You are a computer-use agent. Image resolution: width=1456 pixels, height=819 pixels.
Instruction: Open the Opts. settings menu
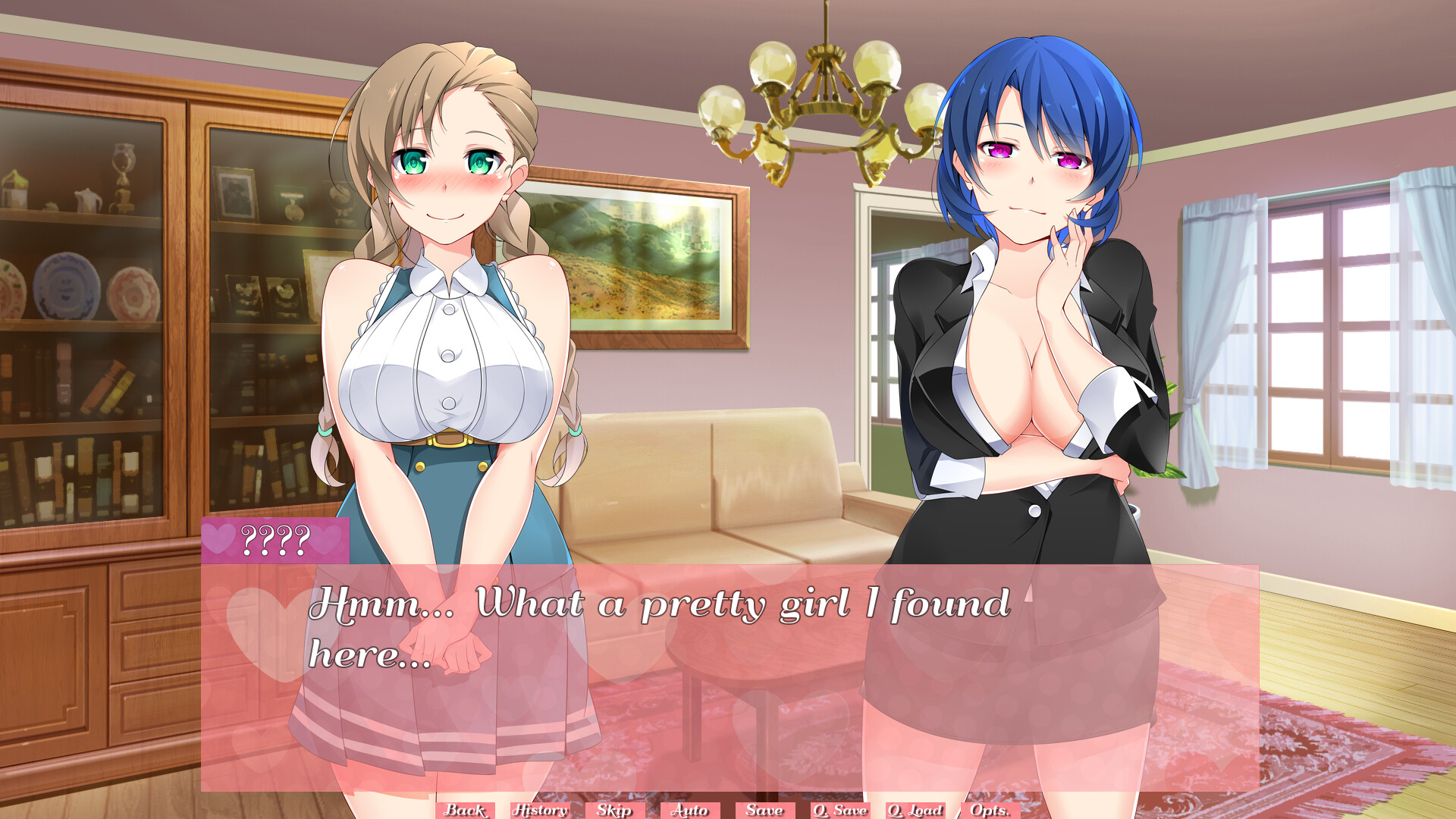click(x=990, y=810)
